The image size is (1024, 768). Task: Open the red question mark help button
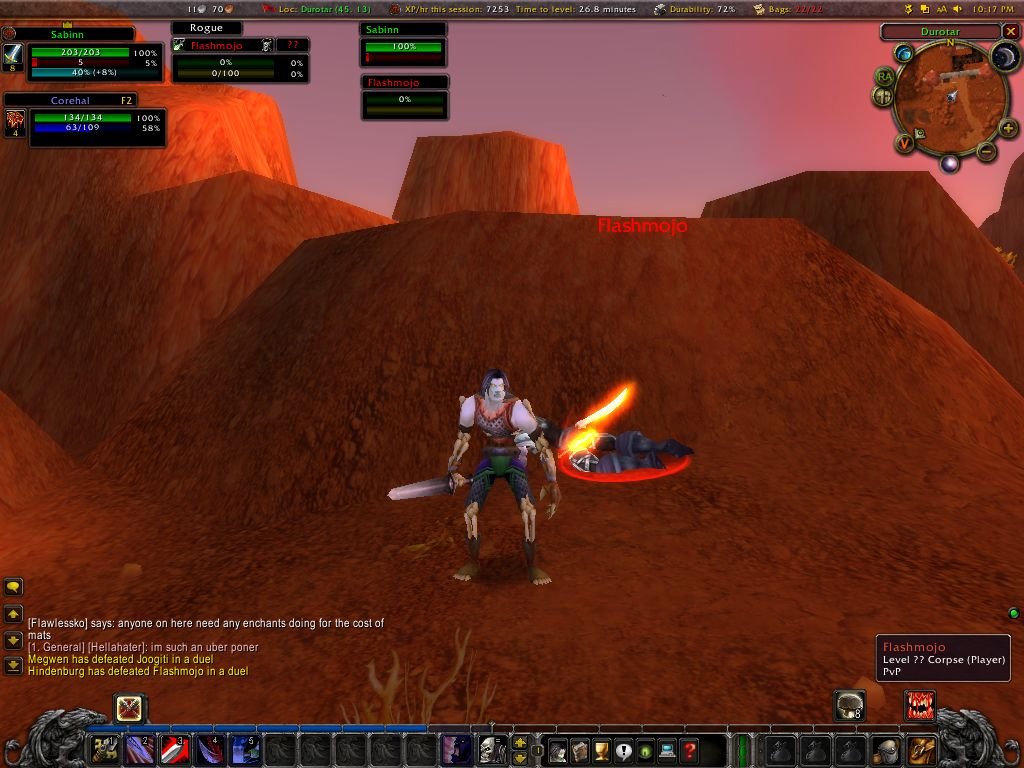point(689,750)
